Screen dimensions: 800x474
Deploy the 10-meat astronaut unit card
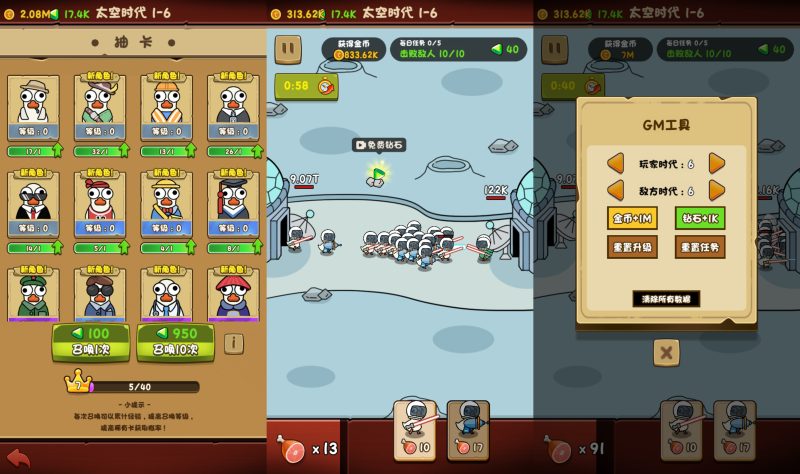[x=414, y=430]
